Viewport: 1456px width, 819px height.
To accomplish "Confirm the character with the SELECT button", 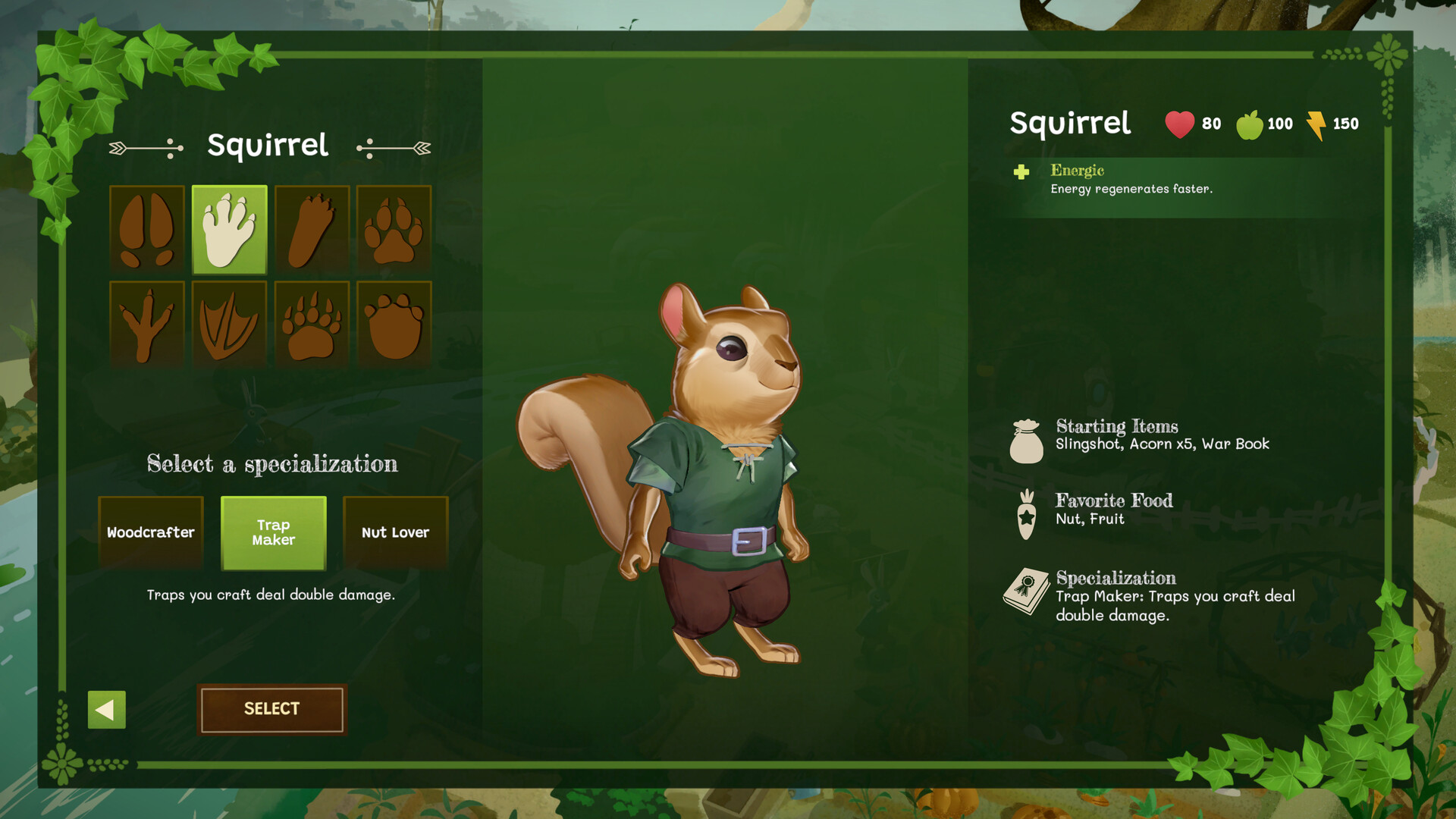I will [x=271, y=709].
